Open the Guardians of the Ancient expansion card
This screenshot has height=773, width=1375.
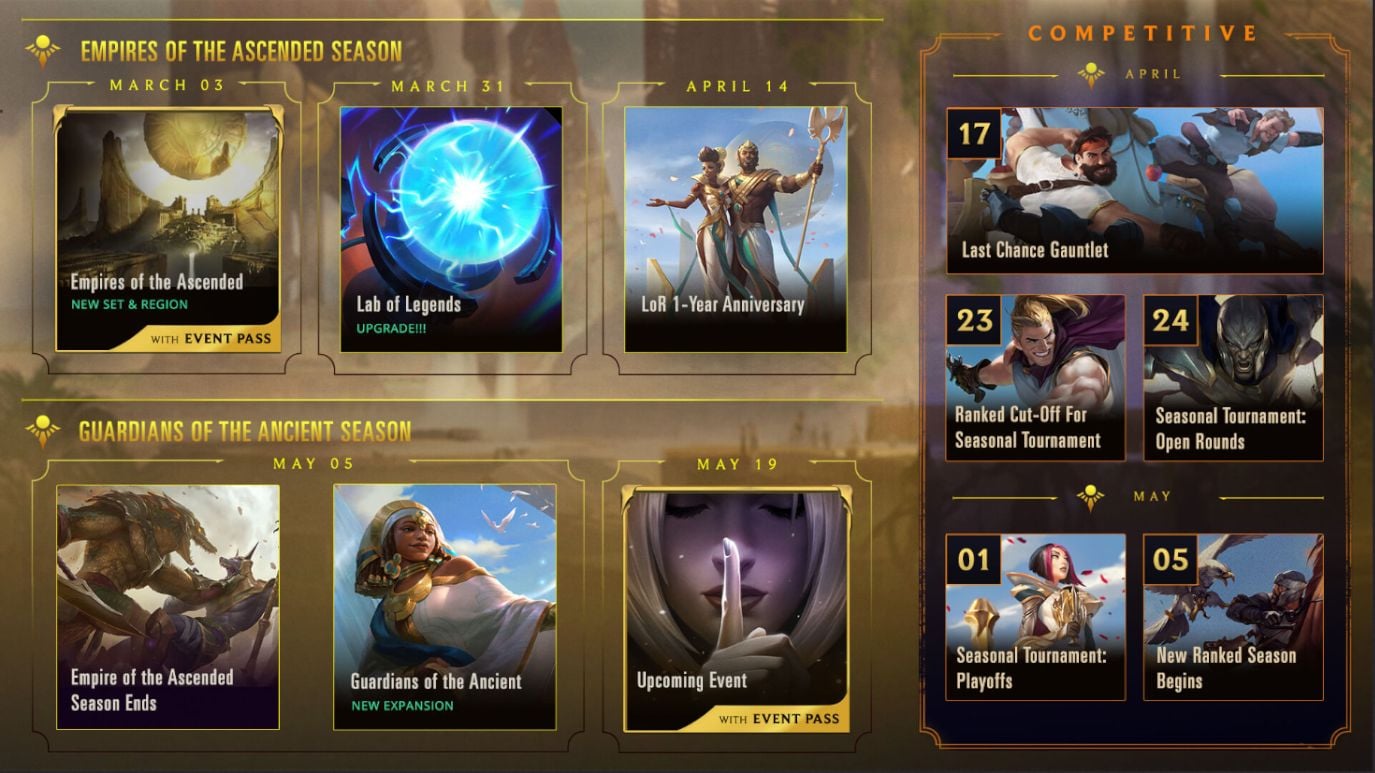445,606
